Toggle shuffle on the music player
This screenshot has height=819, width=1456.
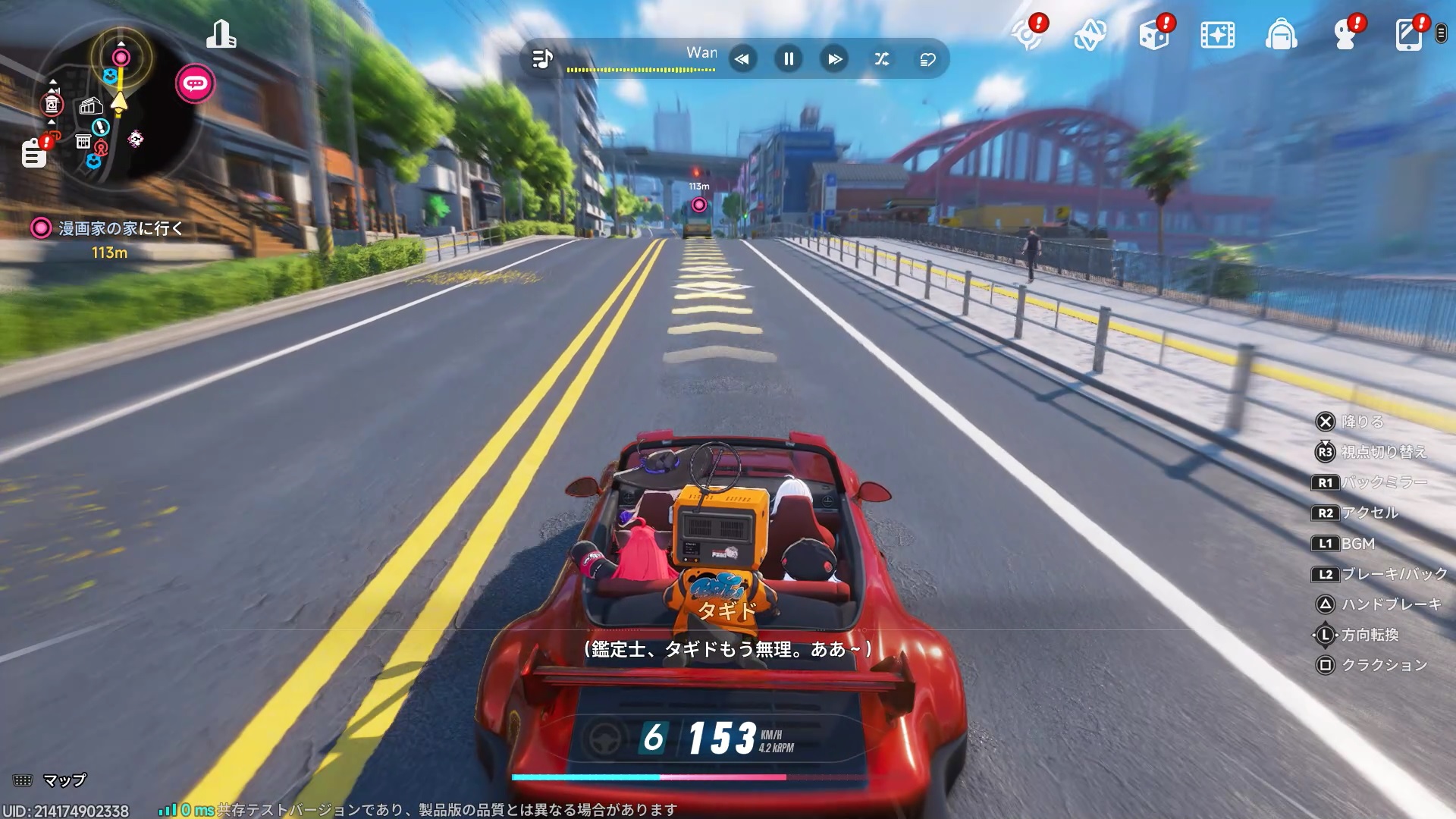pyautogui.click(x=881, y=59)
